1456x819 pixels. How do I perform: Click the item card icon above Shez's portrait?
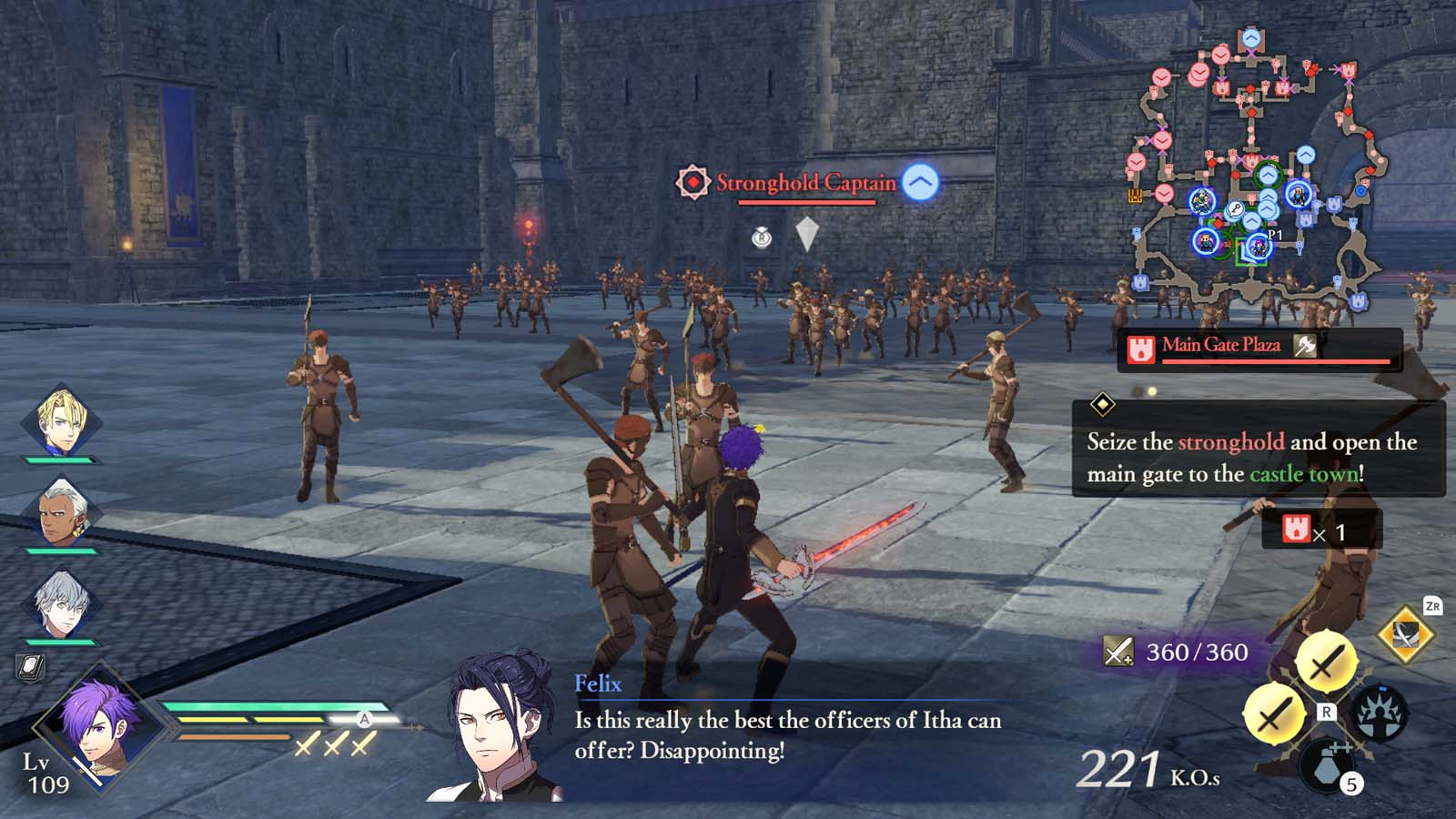(29, 669)
